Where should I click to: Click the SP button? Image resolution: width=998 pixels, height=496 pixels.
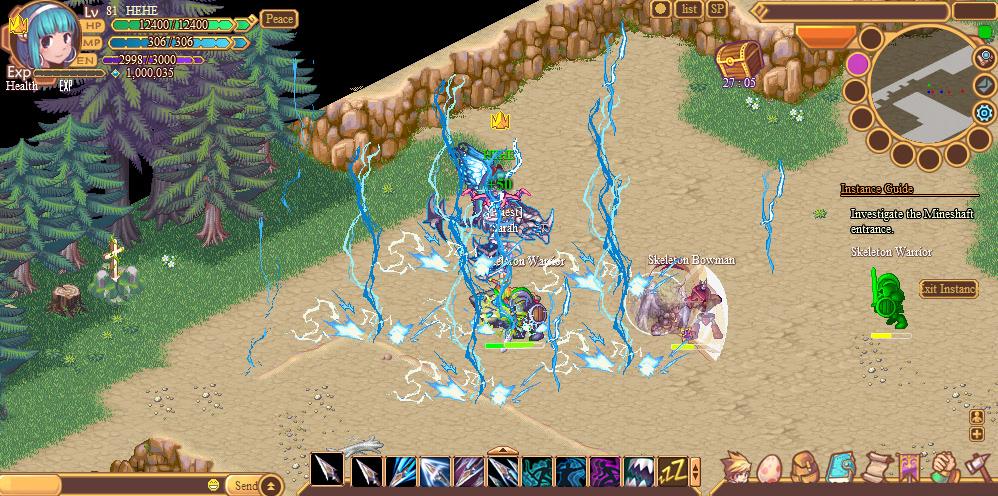[717, 9]
